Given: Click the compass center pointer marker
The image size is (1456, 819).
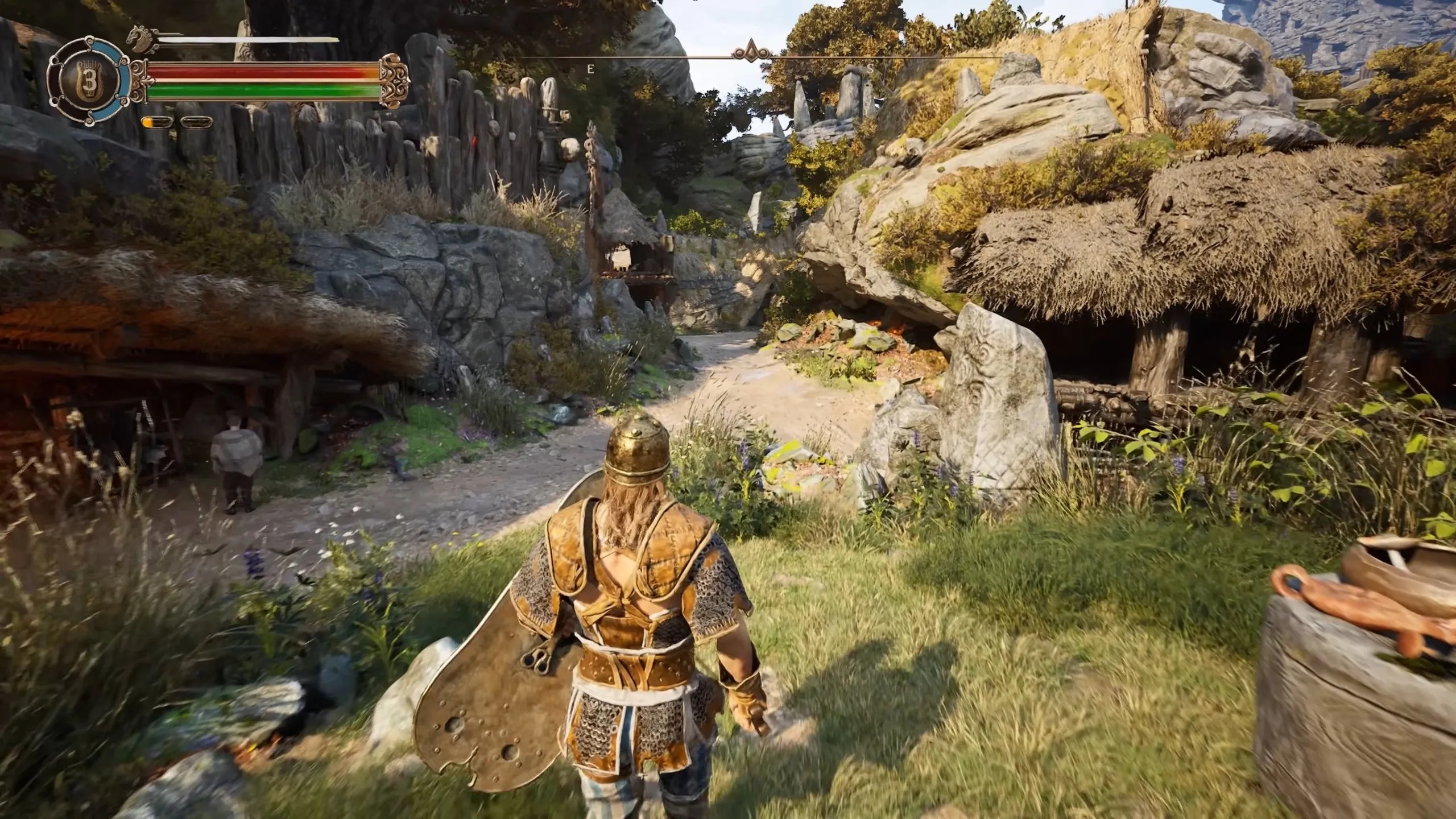Looking at the screenshot, I should point(751,51).
